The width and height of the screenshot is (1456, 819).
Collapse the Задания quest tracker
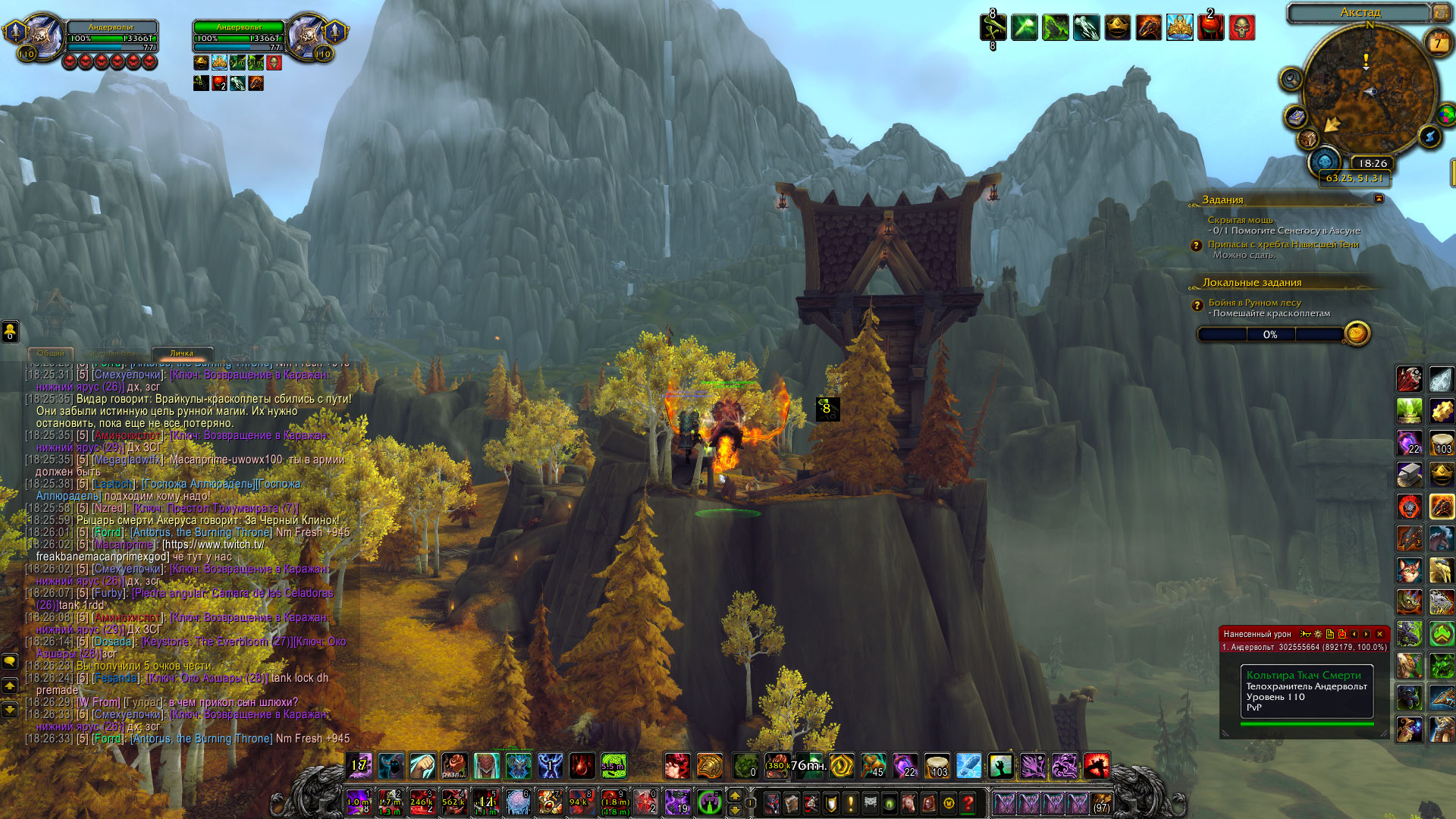pyautogui.click(x=1379, y=199)
